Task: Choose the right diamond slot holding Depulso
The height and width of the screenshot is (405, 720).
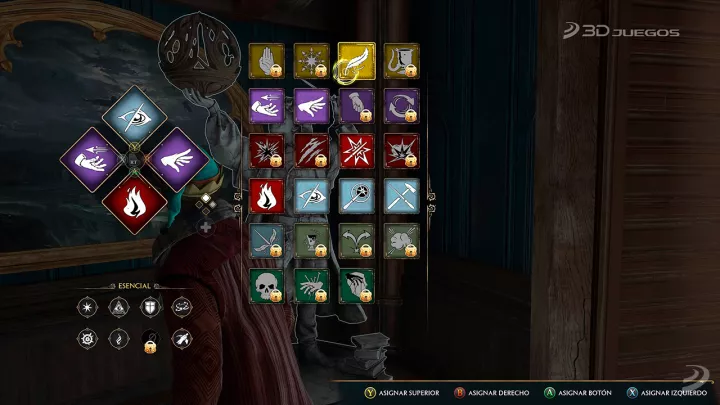Action: (179, 158)
